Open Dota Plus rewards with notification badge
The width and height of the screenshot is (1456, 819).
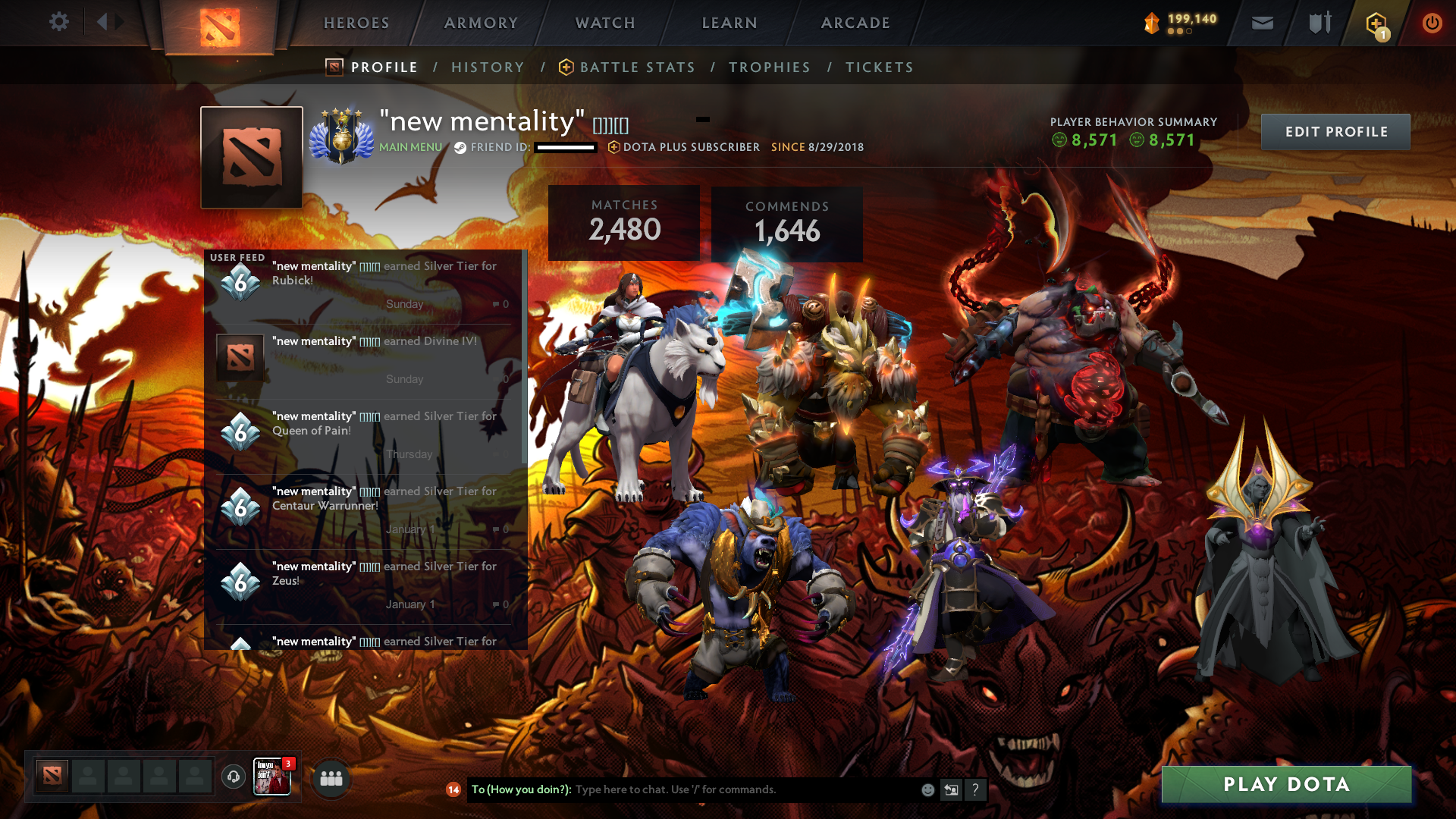pyautogui.click(x=1374, y=23)
